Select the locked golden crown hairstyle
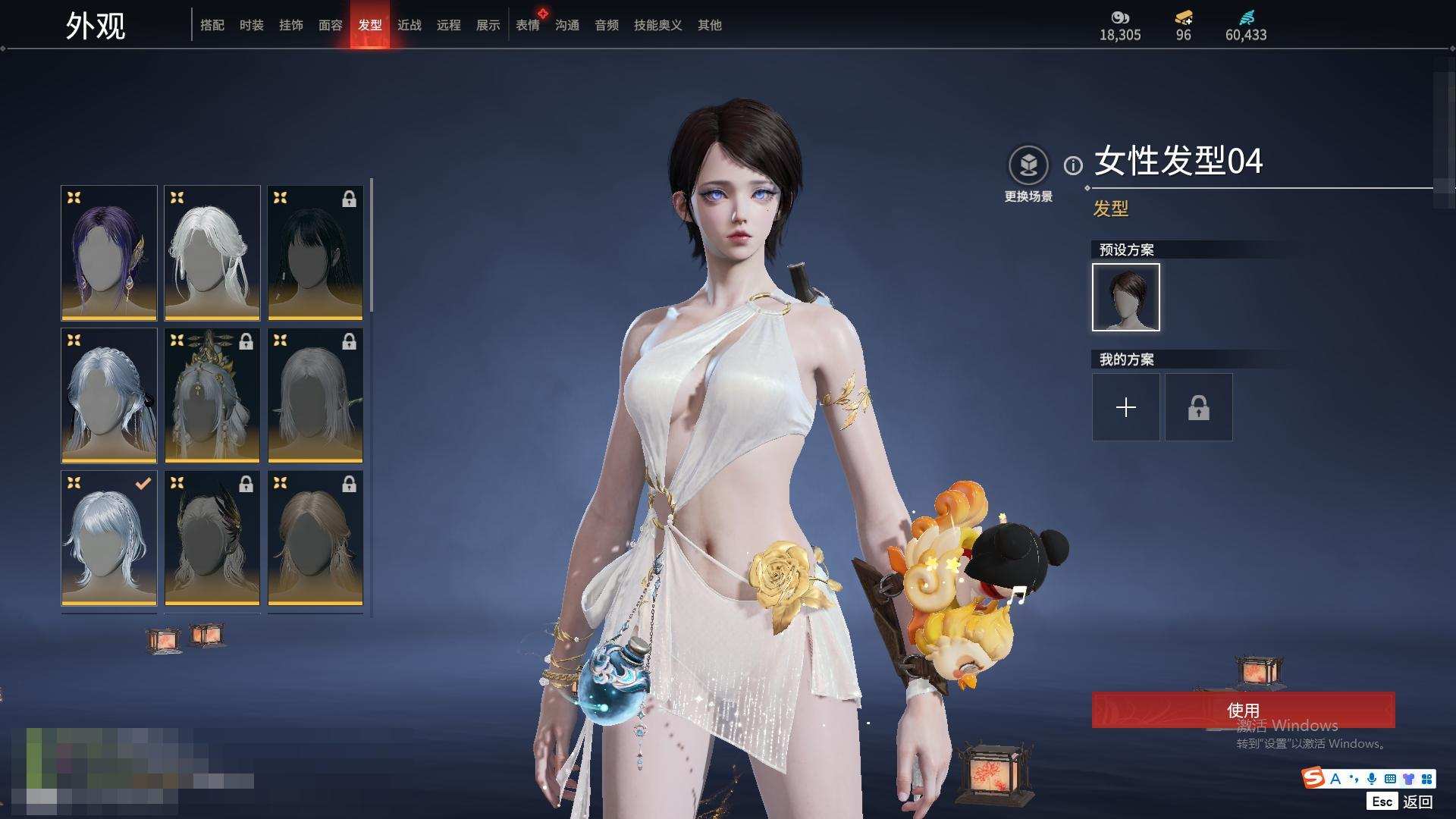The height and width of the screenshot is (819, 1456). pos(212,395)
